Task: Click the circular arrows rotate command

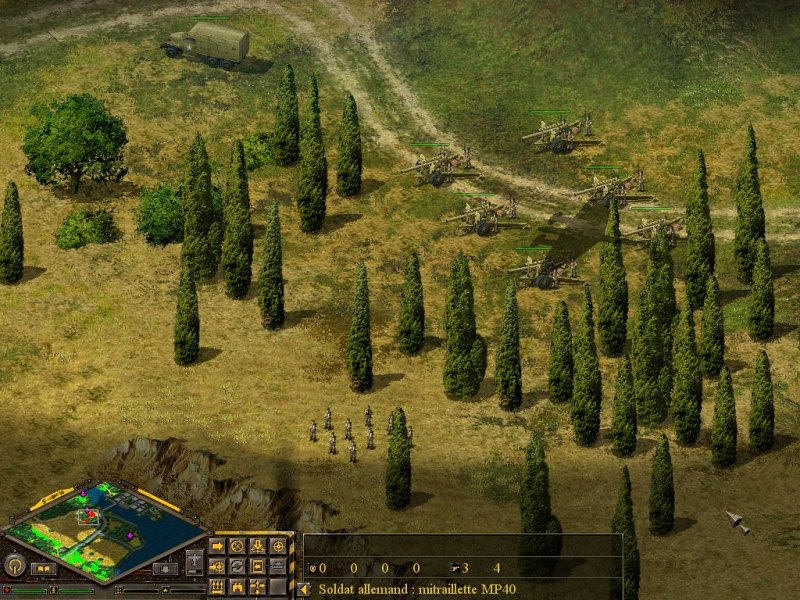Action: point(237,566)
